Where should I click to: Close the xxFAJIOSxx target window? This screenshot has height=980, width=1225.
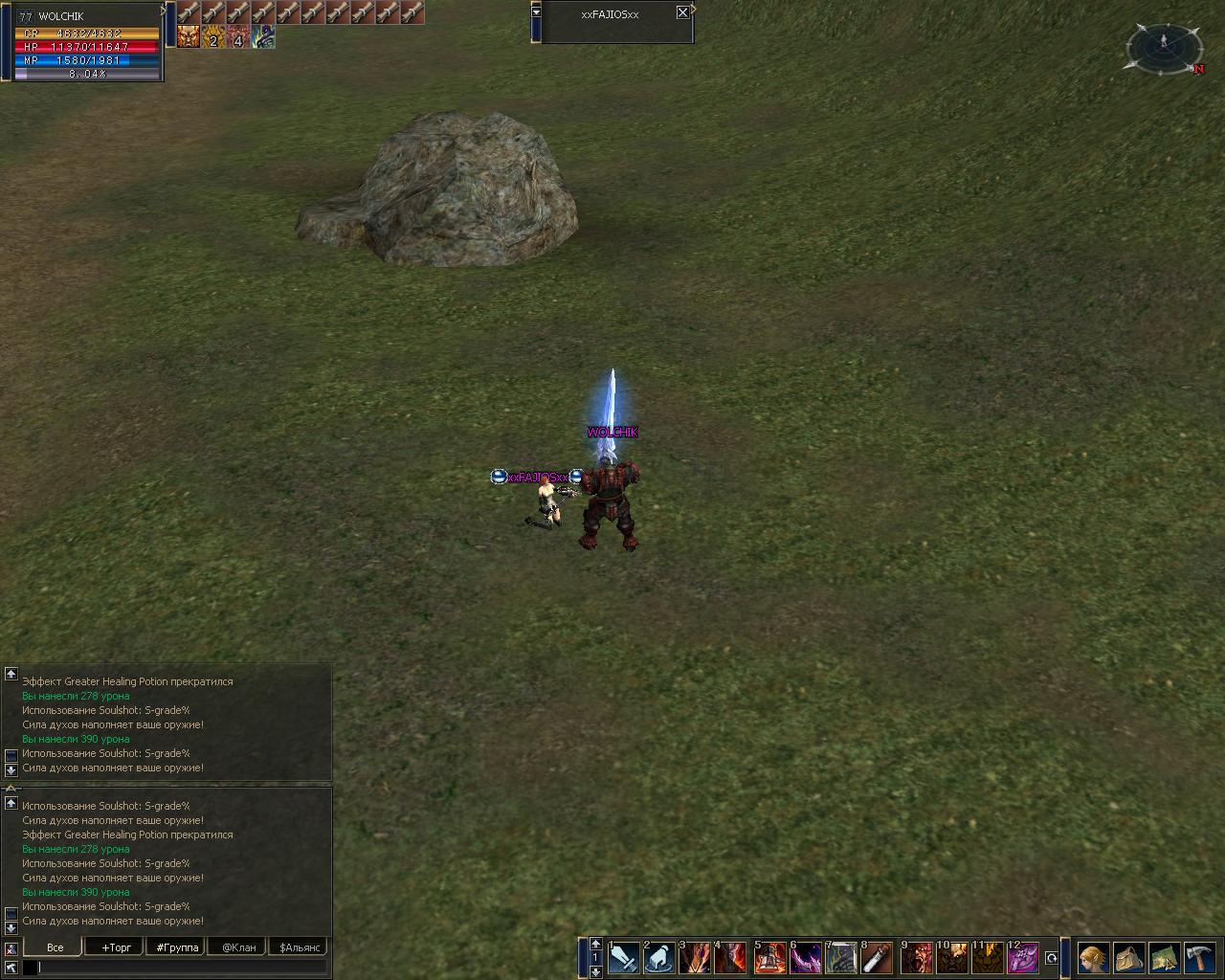pyautogui.click(x=682, y=12)
